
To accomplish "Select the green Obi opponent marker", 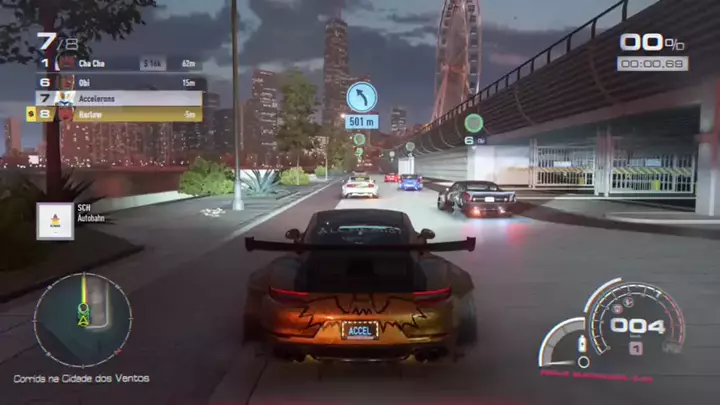I will [473, 123].
